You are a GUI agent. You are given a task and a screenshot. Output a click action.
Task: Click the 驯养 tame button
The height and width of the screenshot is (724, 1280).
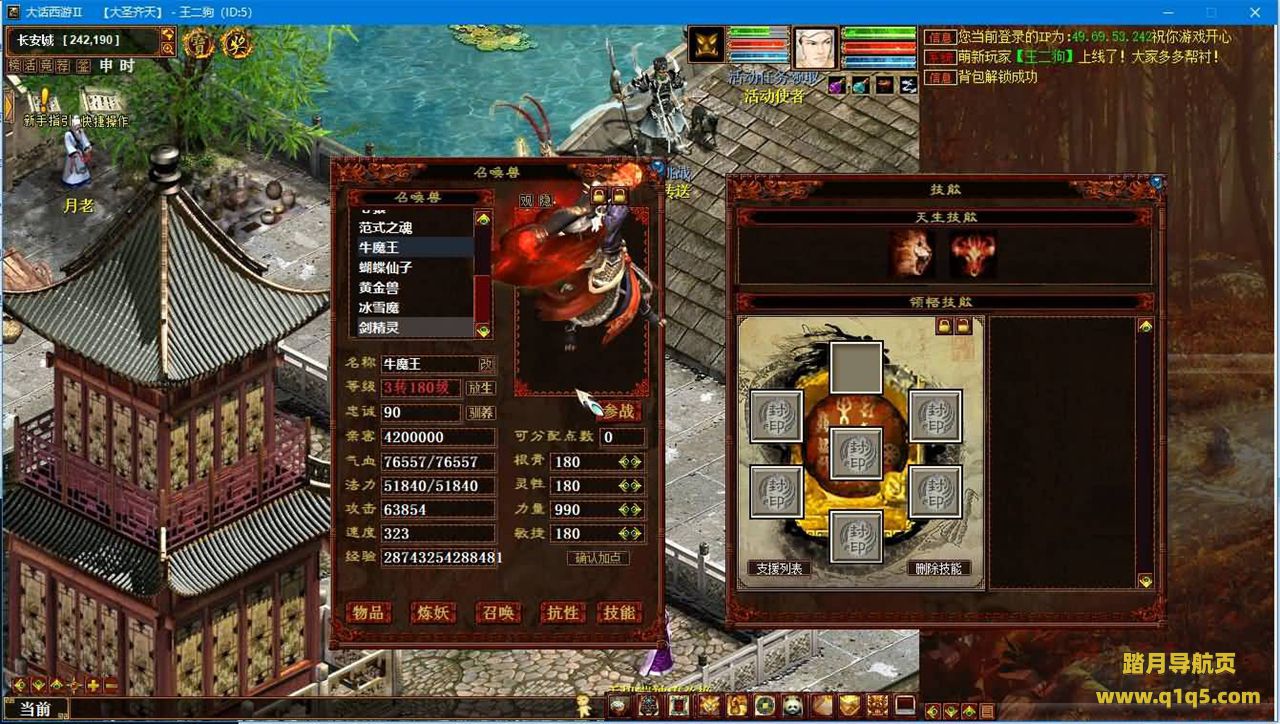point(481,412)
